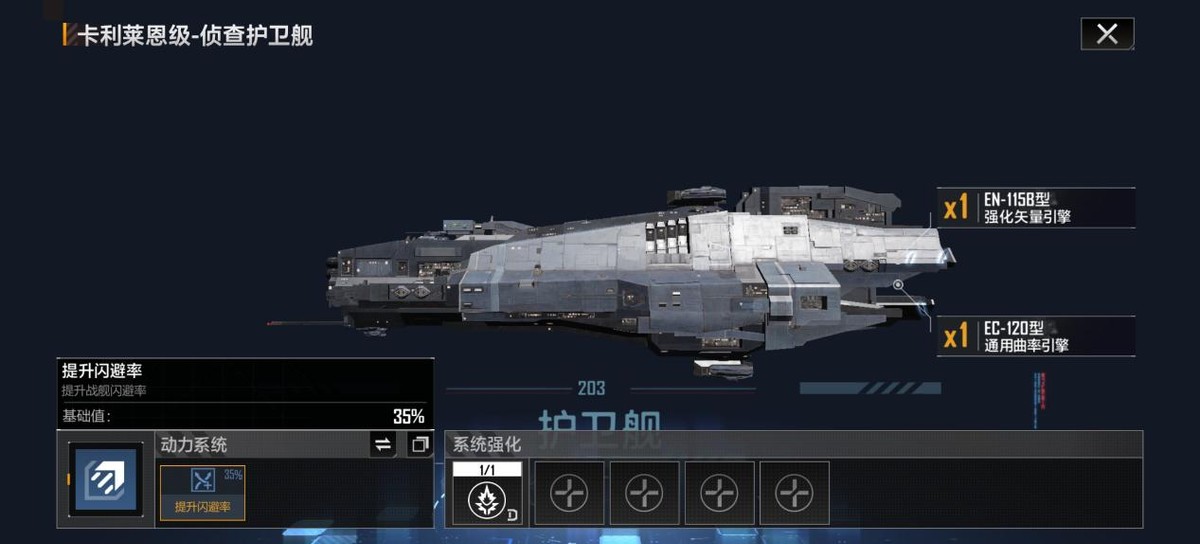This screenshot has height=544, width=1200.
Task: Select the EN-115B enhanced vector engine module
Action: pyautogui.click(x=1037, y=207)
